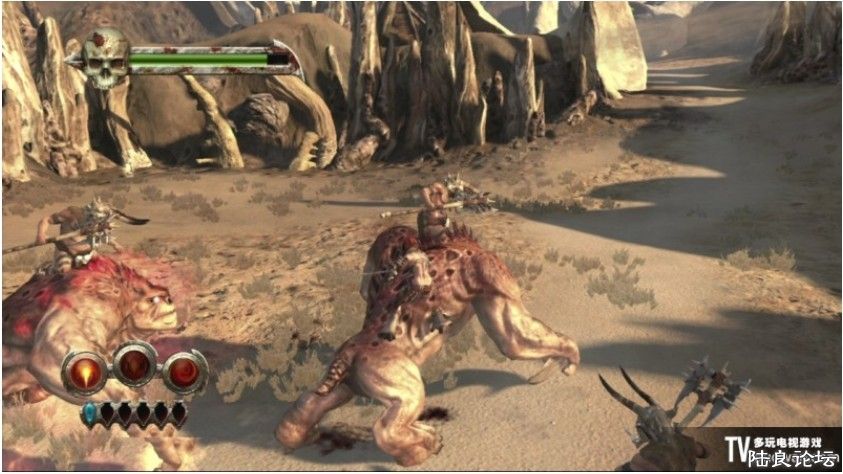The image size is (843, 474).
Task: Activate the red swirl orb
Action: 184,372
